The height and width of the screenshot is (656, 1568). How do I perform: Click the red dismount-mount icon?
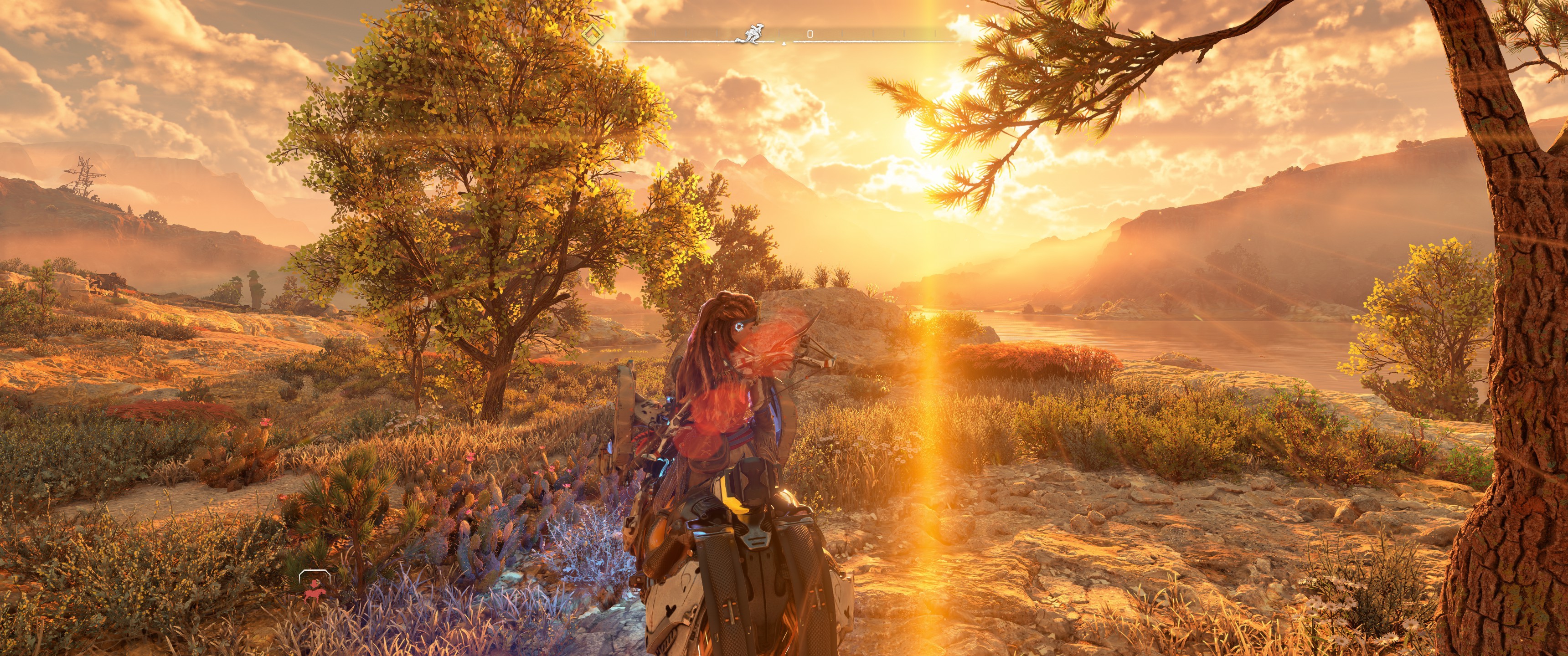point(314,589)
